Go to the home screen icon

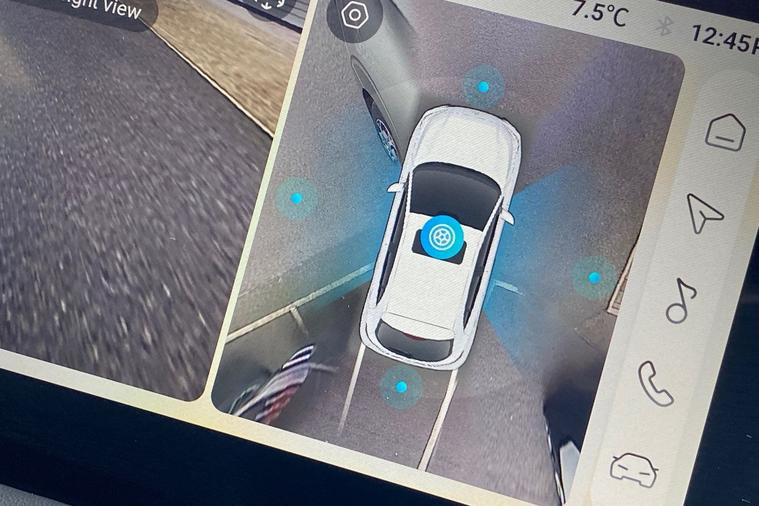724,130
